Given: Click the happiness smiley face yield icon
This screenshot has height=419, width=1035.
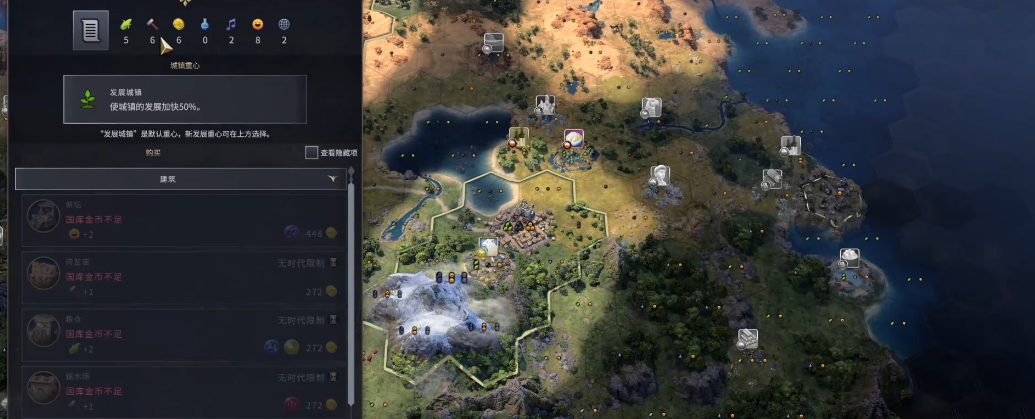Looking at the screenshot, I should 258,24.
